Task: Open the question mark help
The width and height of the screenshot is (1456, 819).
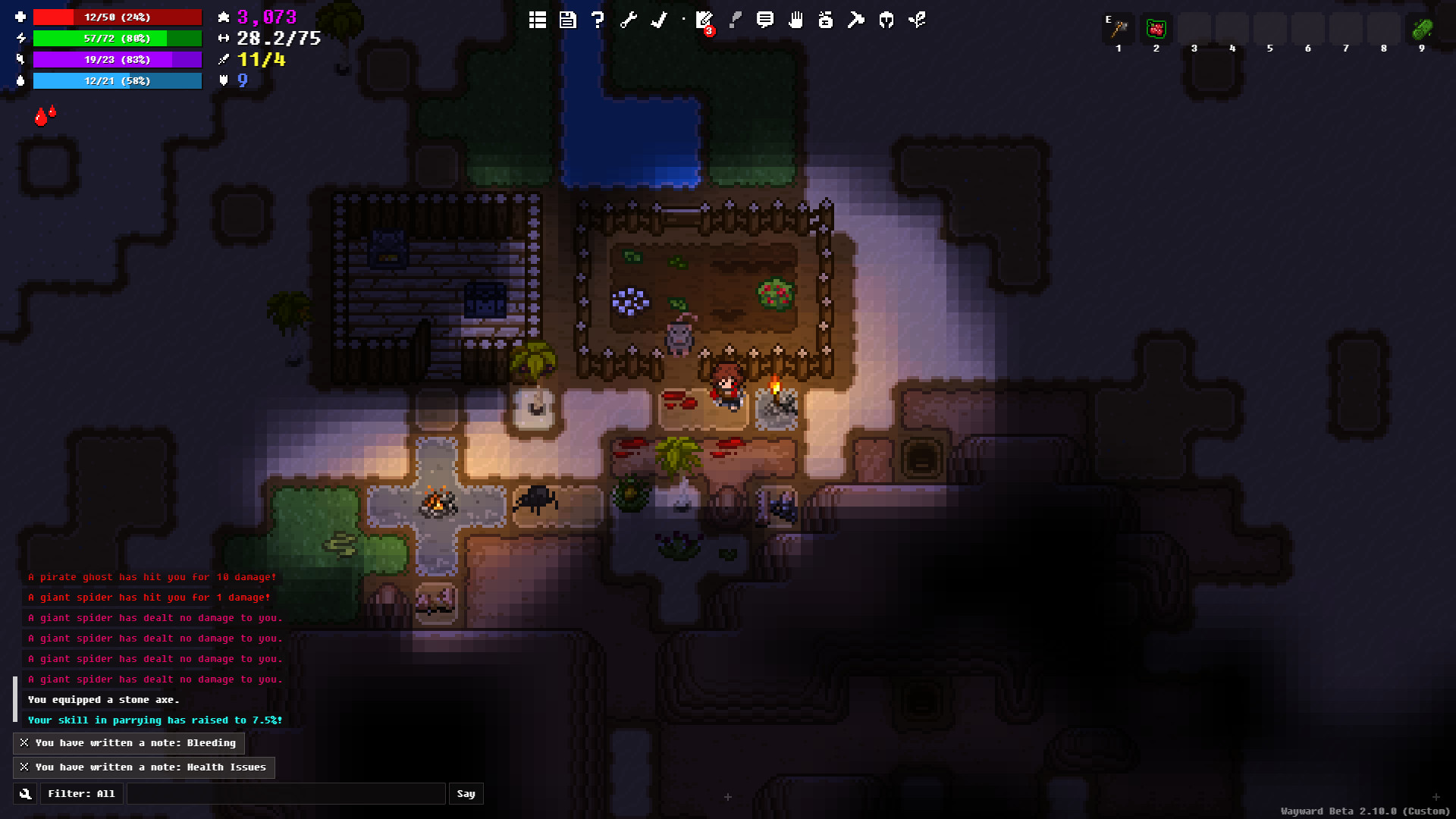Action: (598, 20)
